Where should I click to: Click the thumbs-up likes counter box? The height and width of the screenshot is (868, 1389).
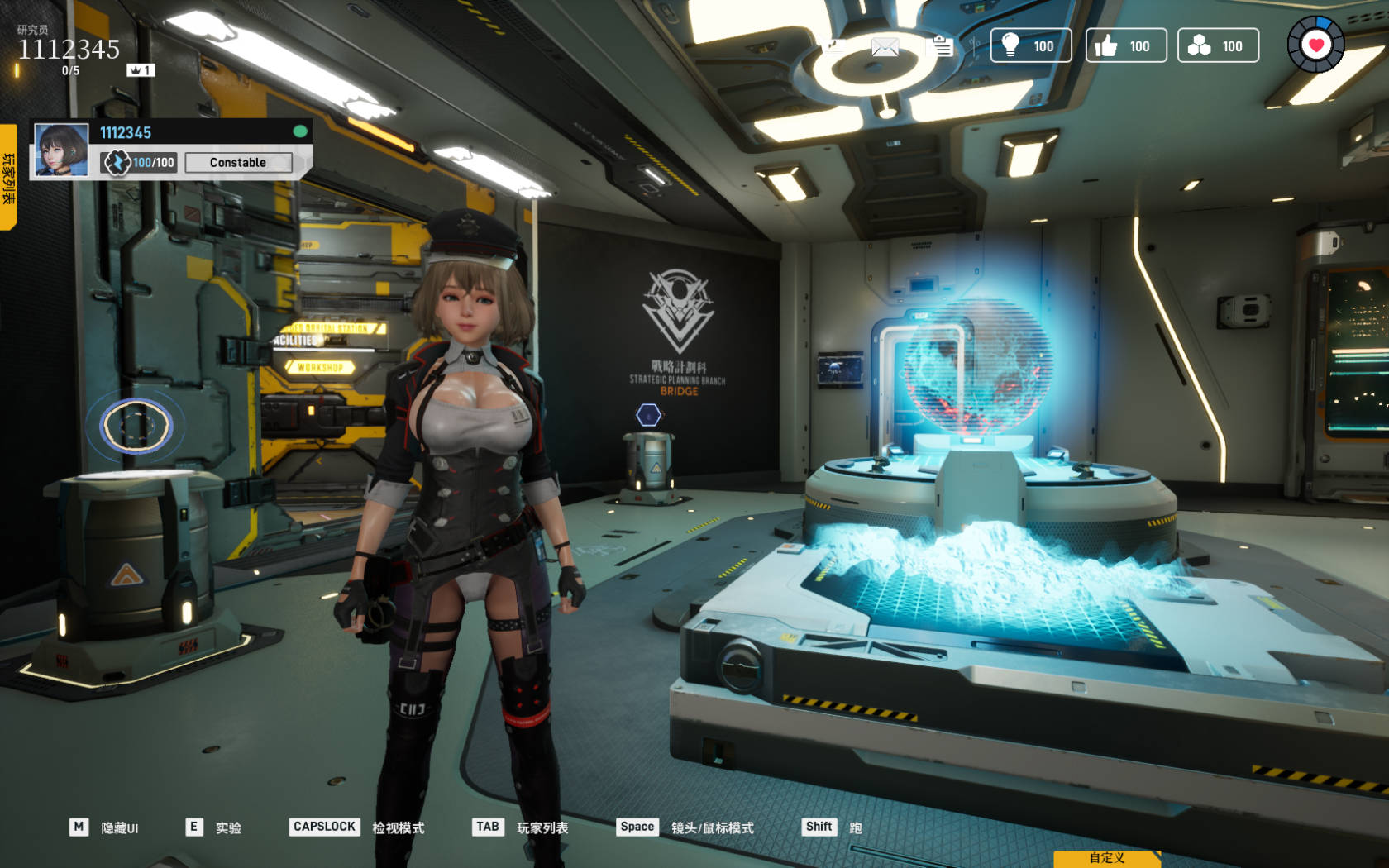point(1125,46)
